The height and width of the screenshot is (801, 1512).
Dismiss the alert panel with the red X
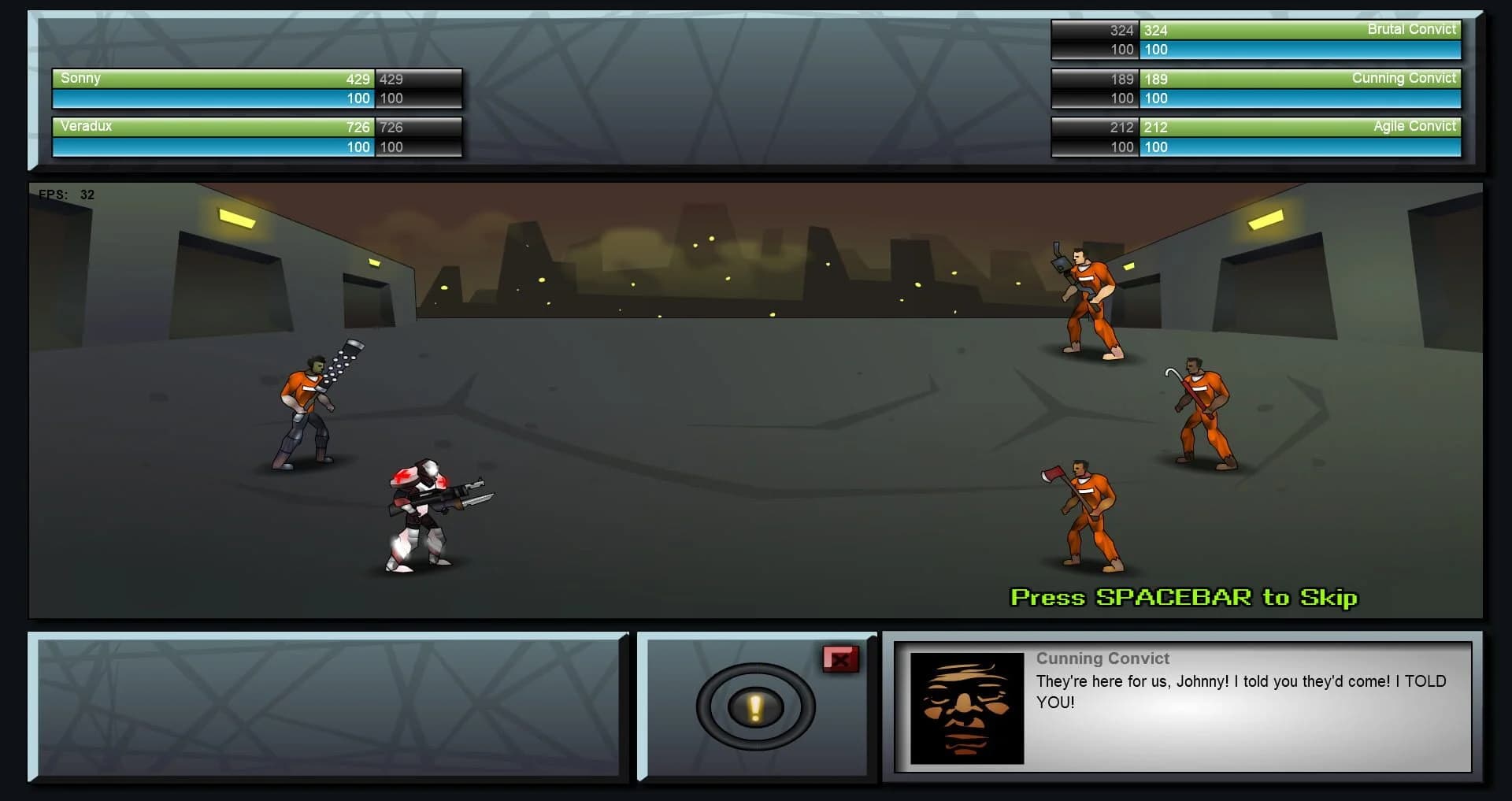tap(842, 660)
